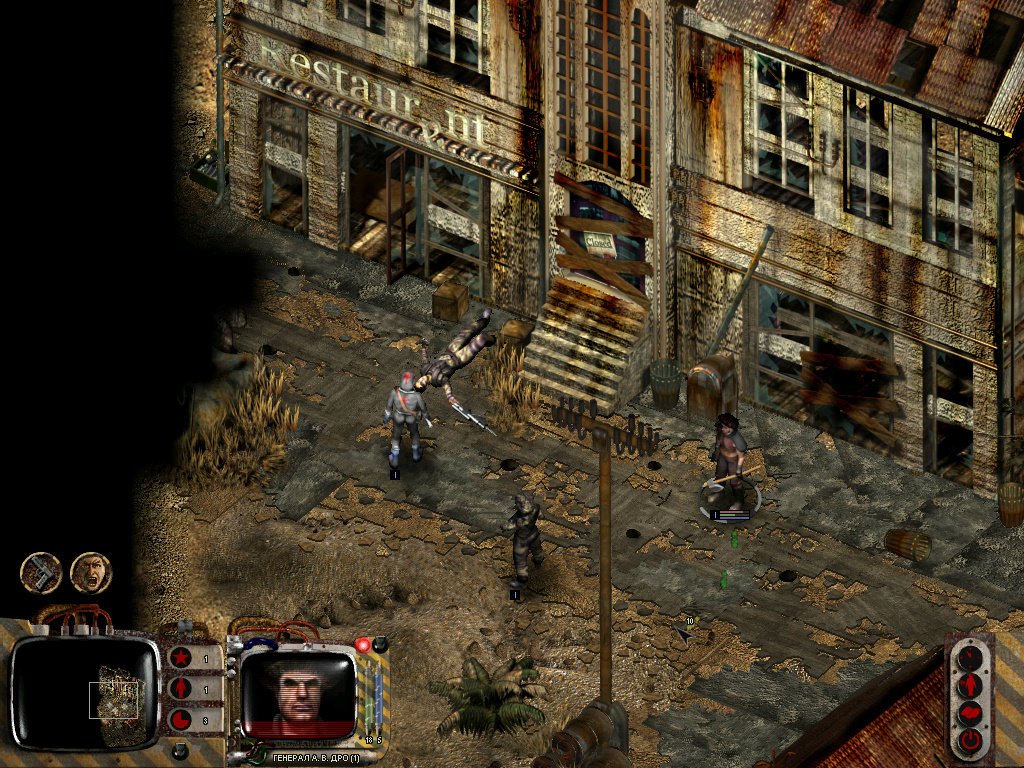Toggle the small switch under the minimap panel
Viewport: 1024px width, 768px height.
click(x=179, y=750)
